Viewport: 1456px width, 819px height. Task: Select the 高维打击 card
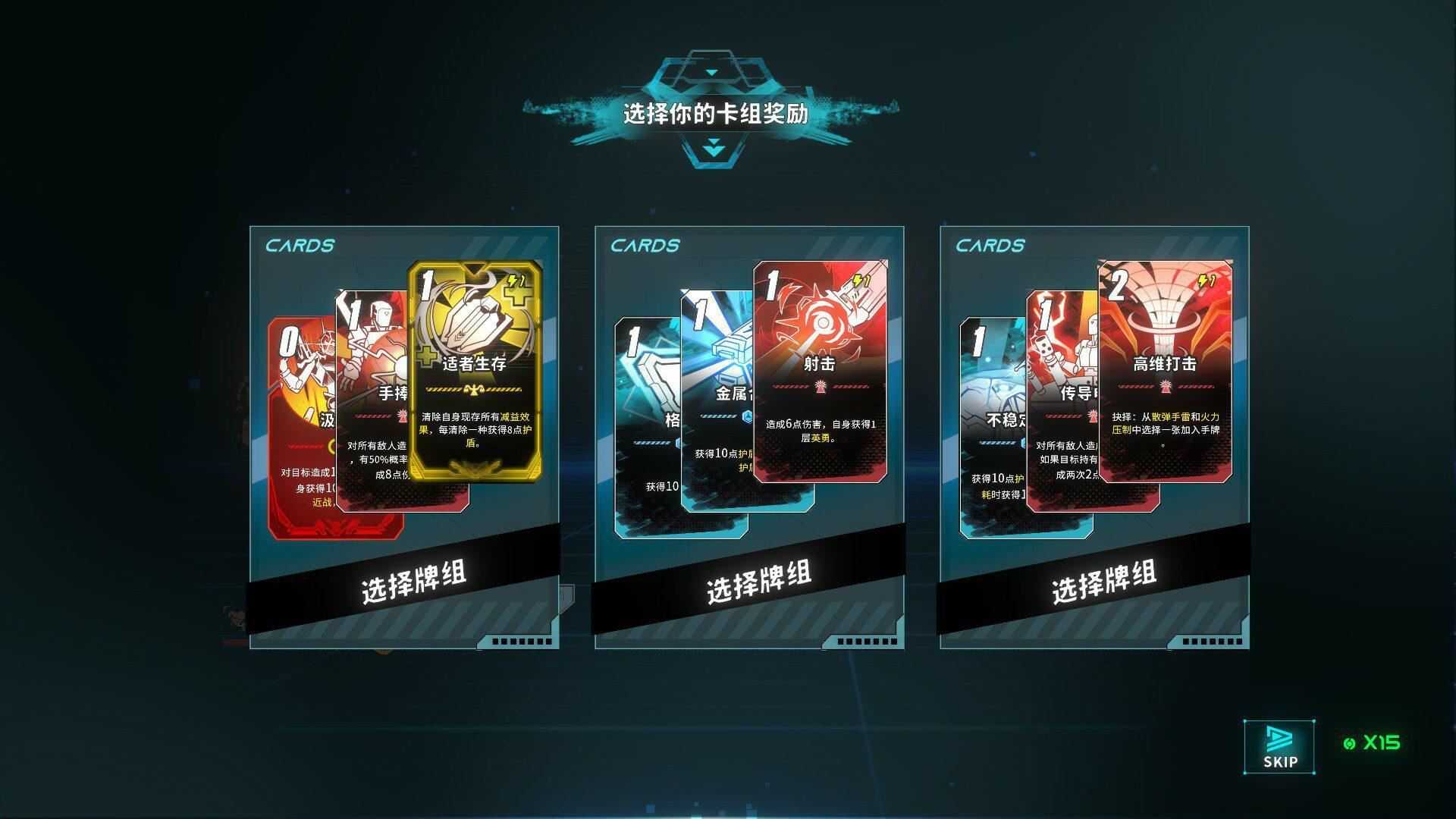pyautogui.click(x=1165, y=372)
